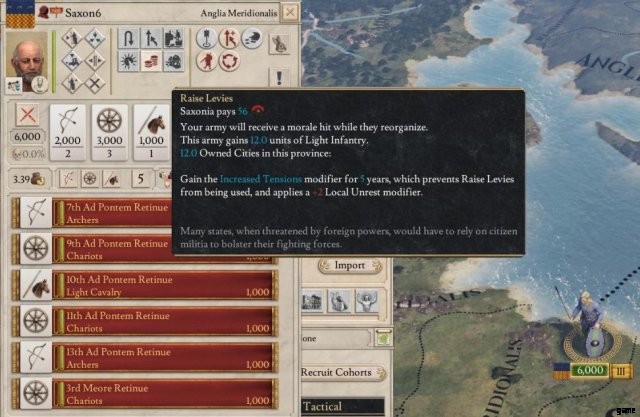Close the Saxon6 army panel

[x=290, y=13]
